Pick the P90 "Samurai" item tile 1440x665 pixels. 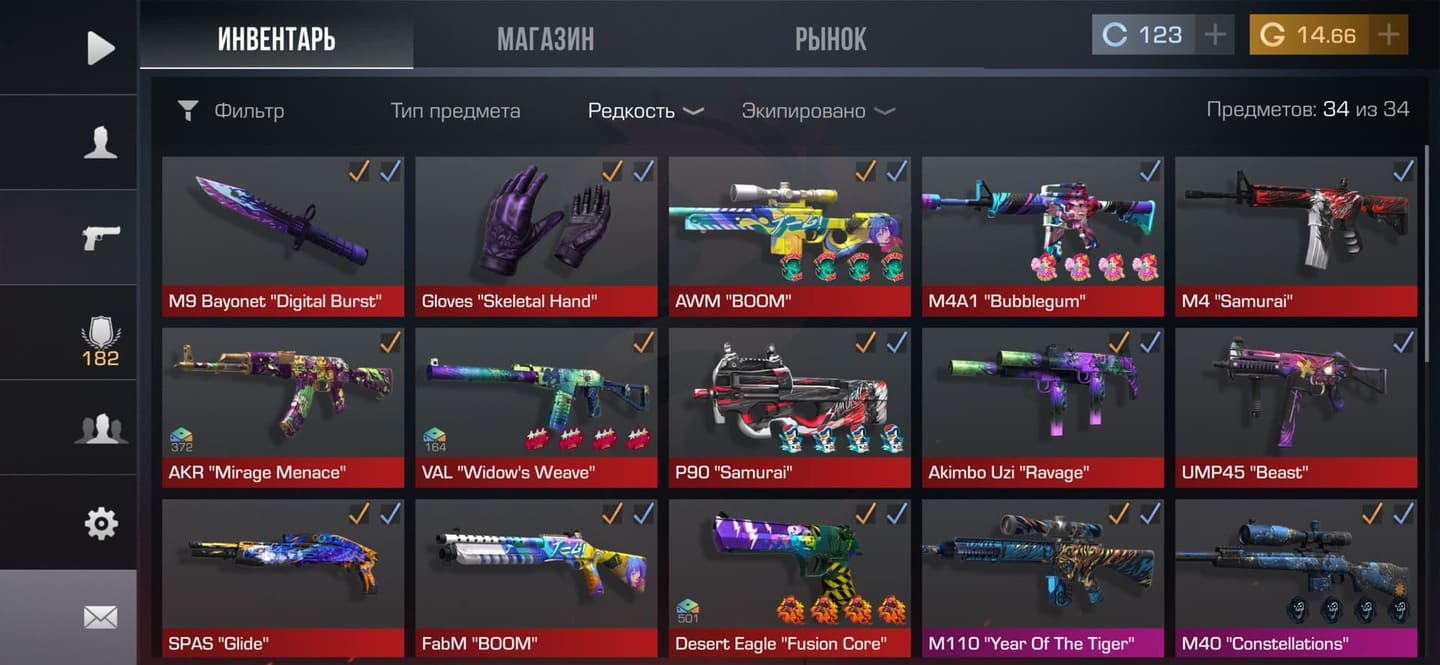pyautogui.click(x=789, y=407)
